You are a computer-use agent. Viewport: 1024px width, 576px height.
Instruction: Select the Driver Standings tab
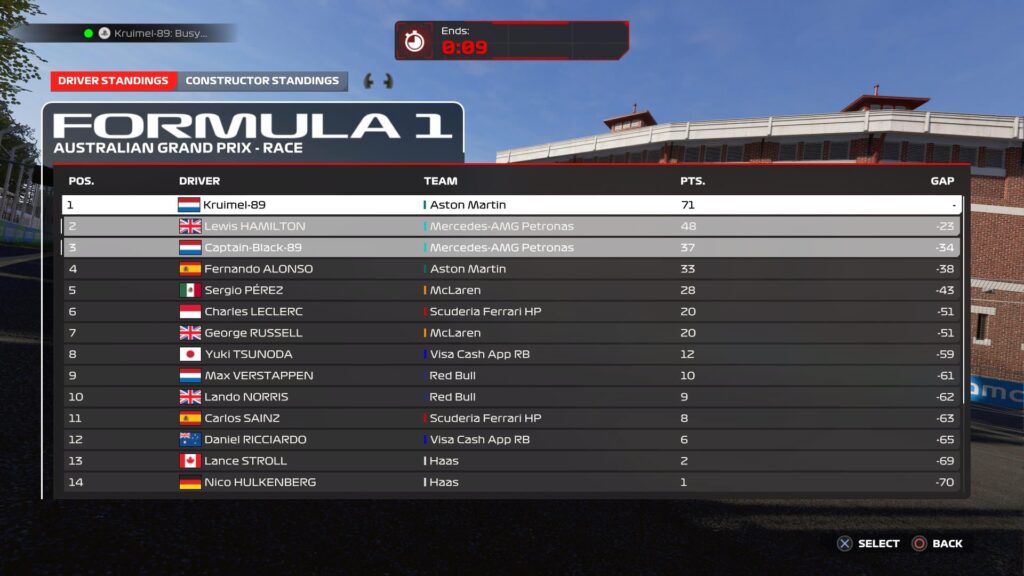pyautogui.click(x=113, y=81)
